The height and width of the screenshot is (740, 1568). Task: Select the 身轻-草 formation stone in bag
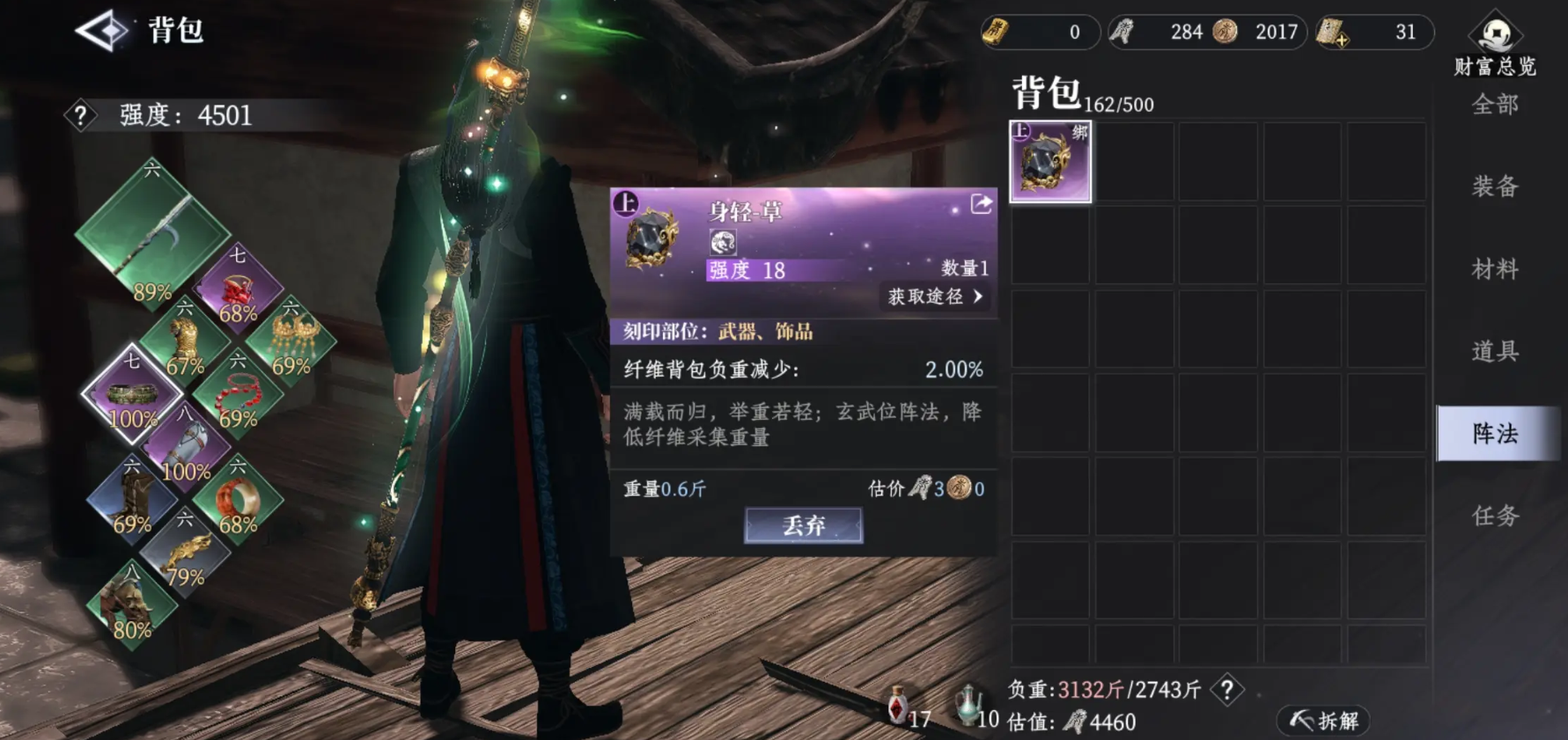pos(1049,162)
